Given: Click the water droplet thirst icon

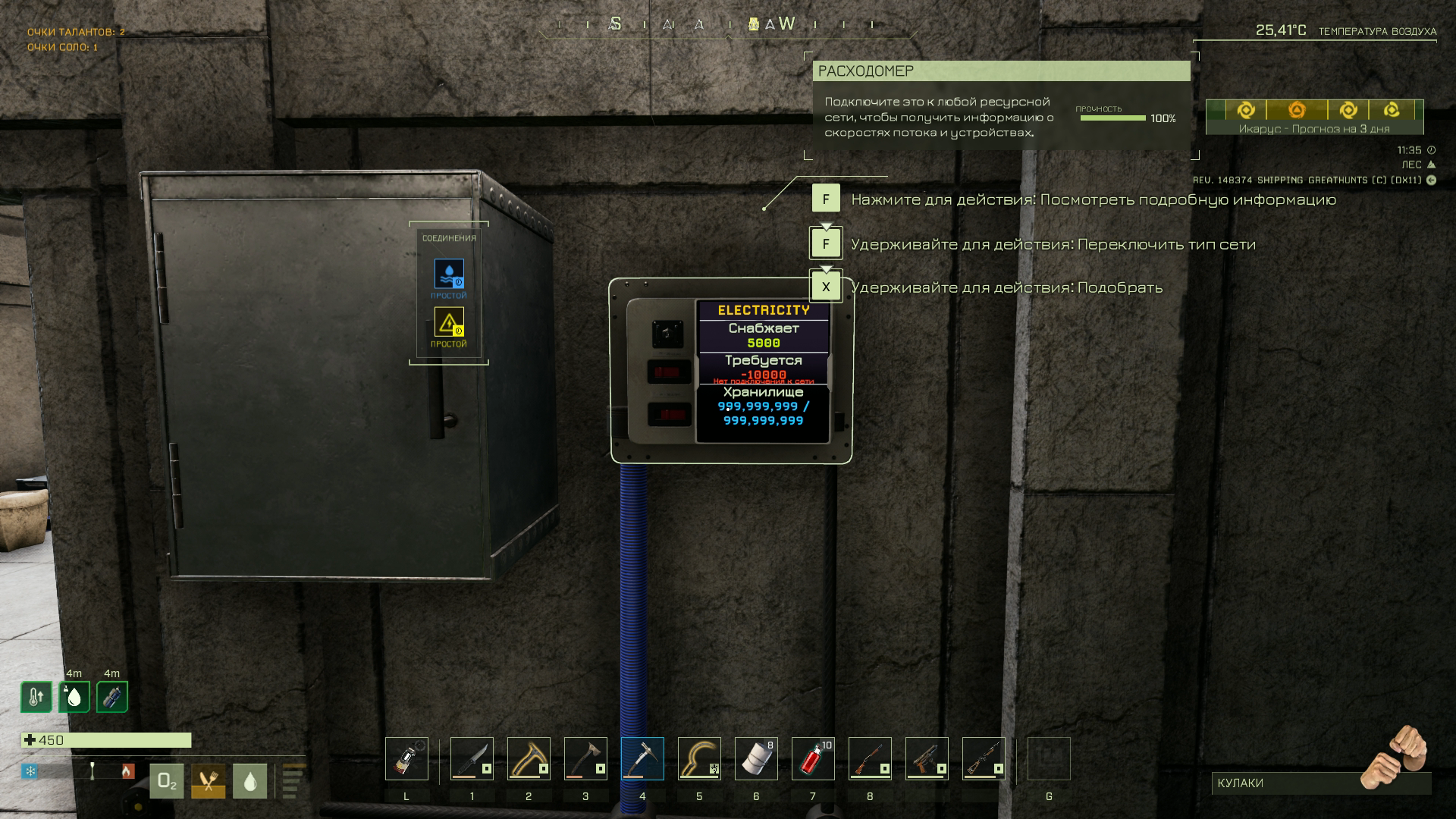Looking at the screenshot, I should tap(249, 782).
